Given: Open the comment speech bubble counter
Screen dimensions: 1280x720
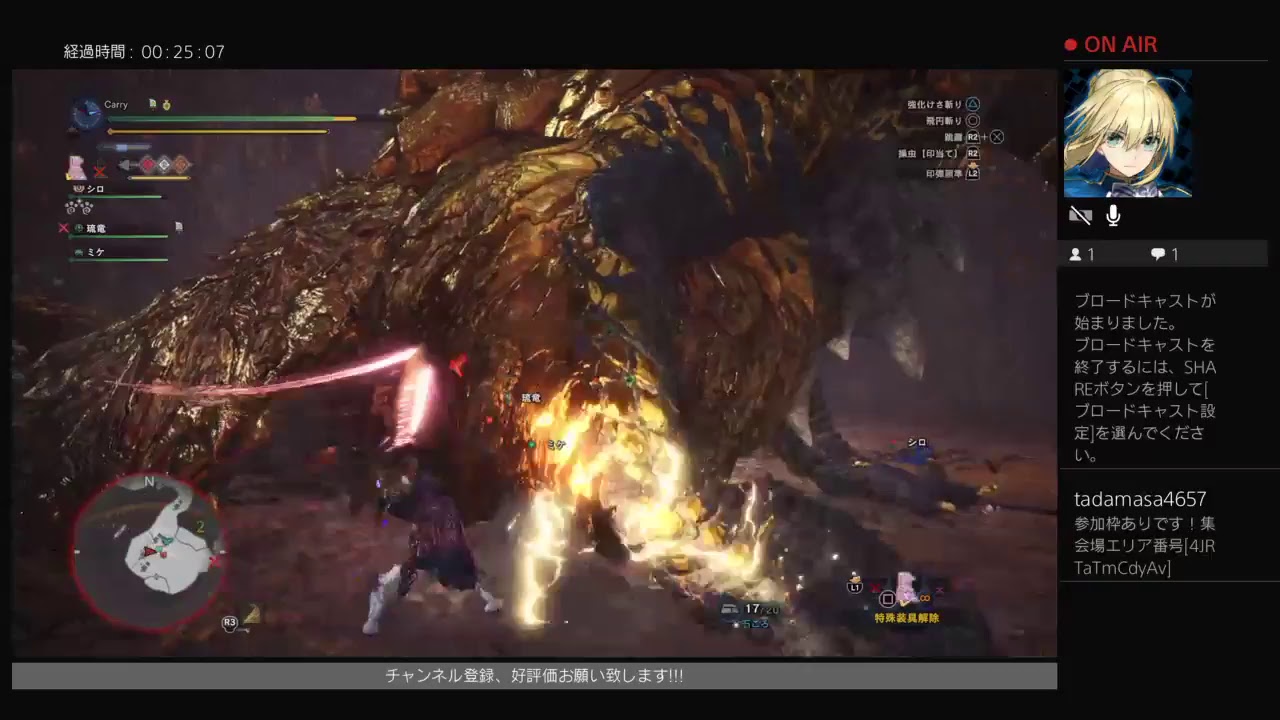Looking at the screenshot, I should 1157,254.
